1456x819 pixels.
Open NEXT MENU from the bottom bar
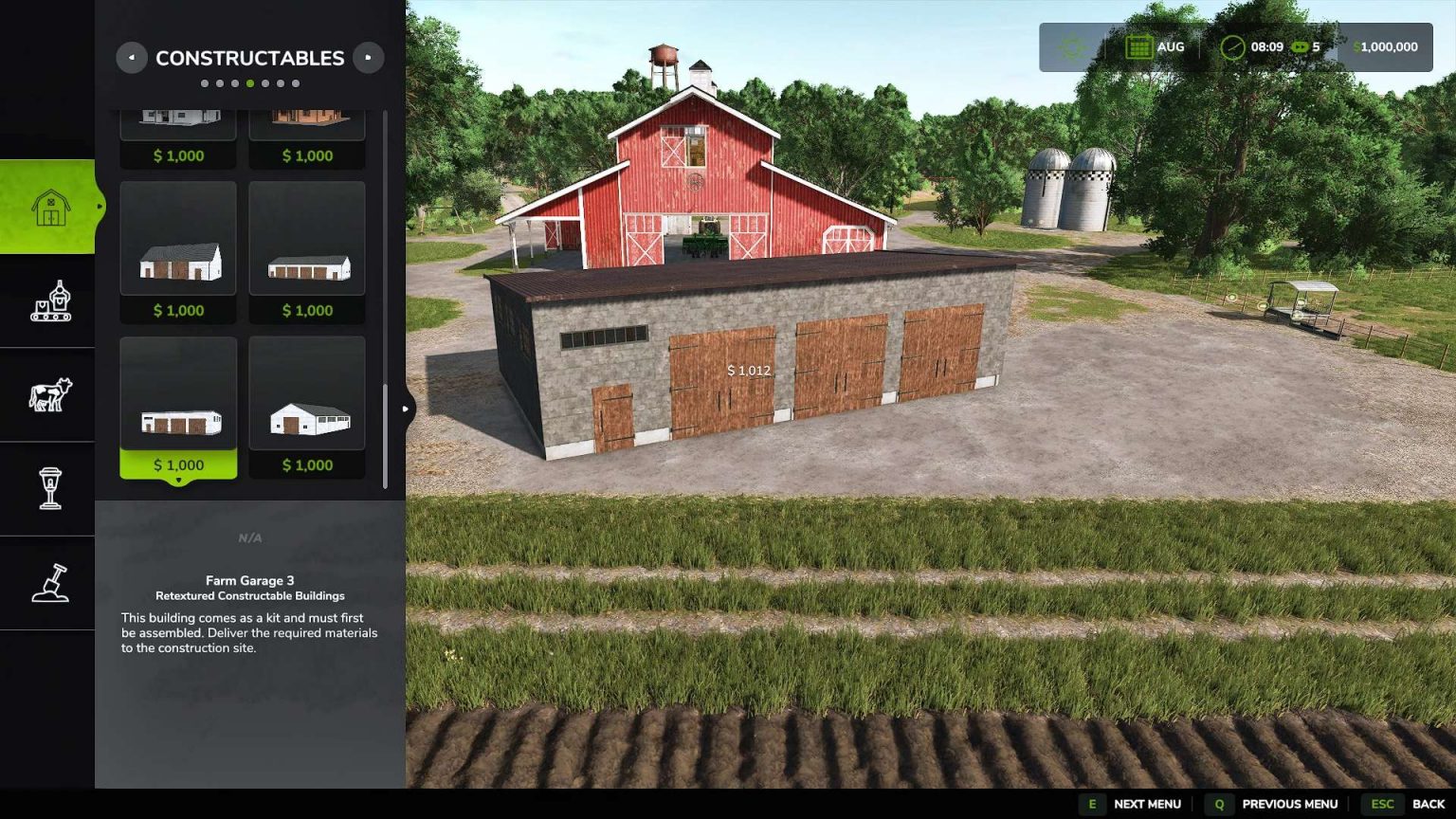pos(1146,803)
